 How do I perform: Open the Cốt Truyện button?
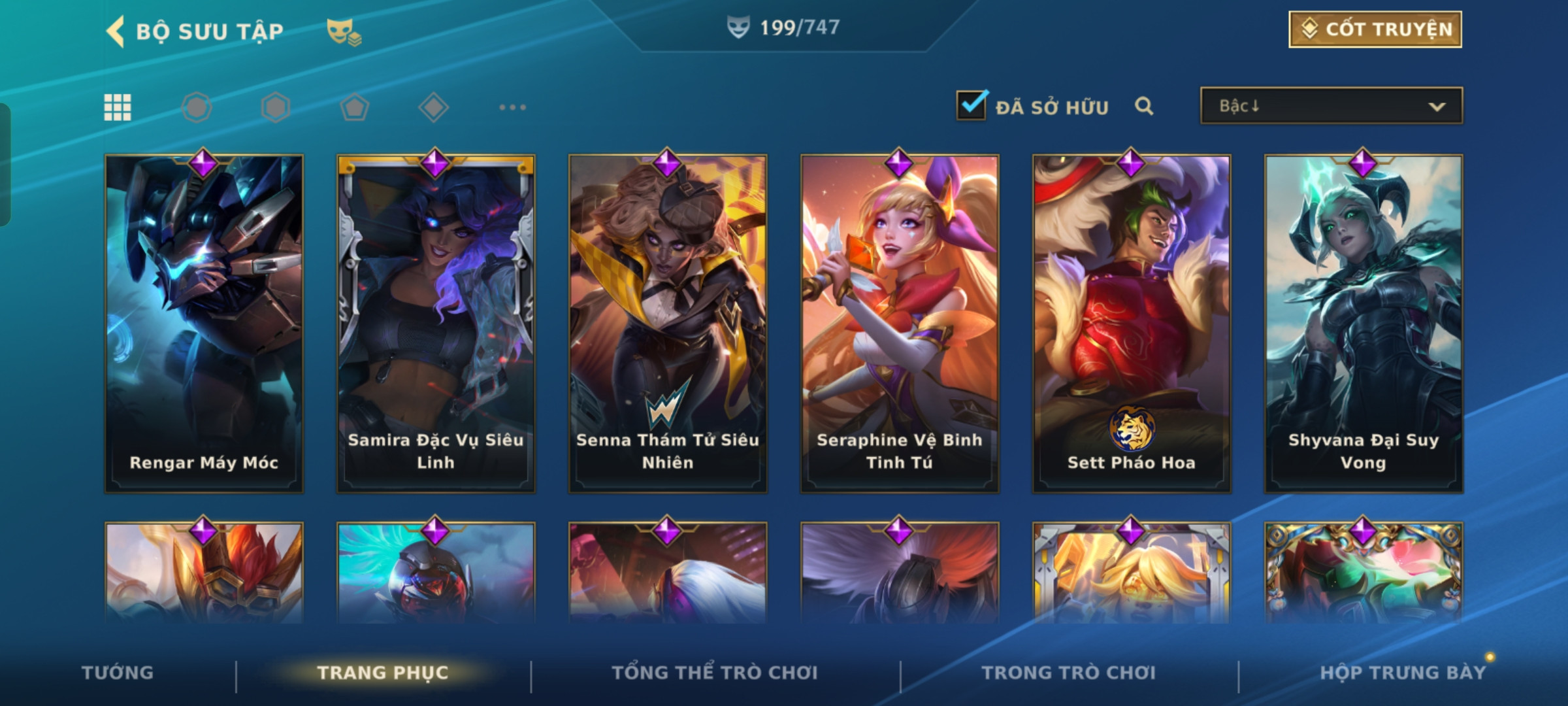tap(1375, 29)
